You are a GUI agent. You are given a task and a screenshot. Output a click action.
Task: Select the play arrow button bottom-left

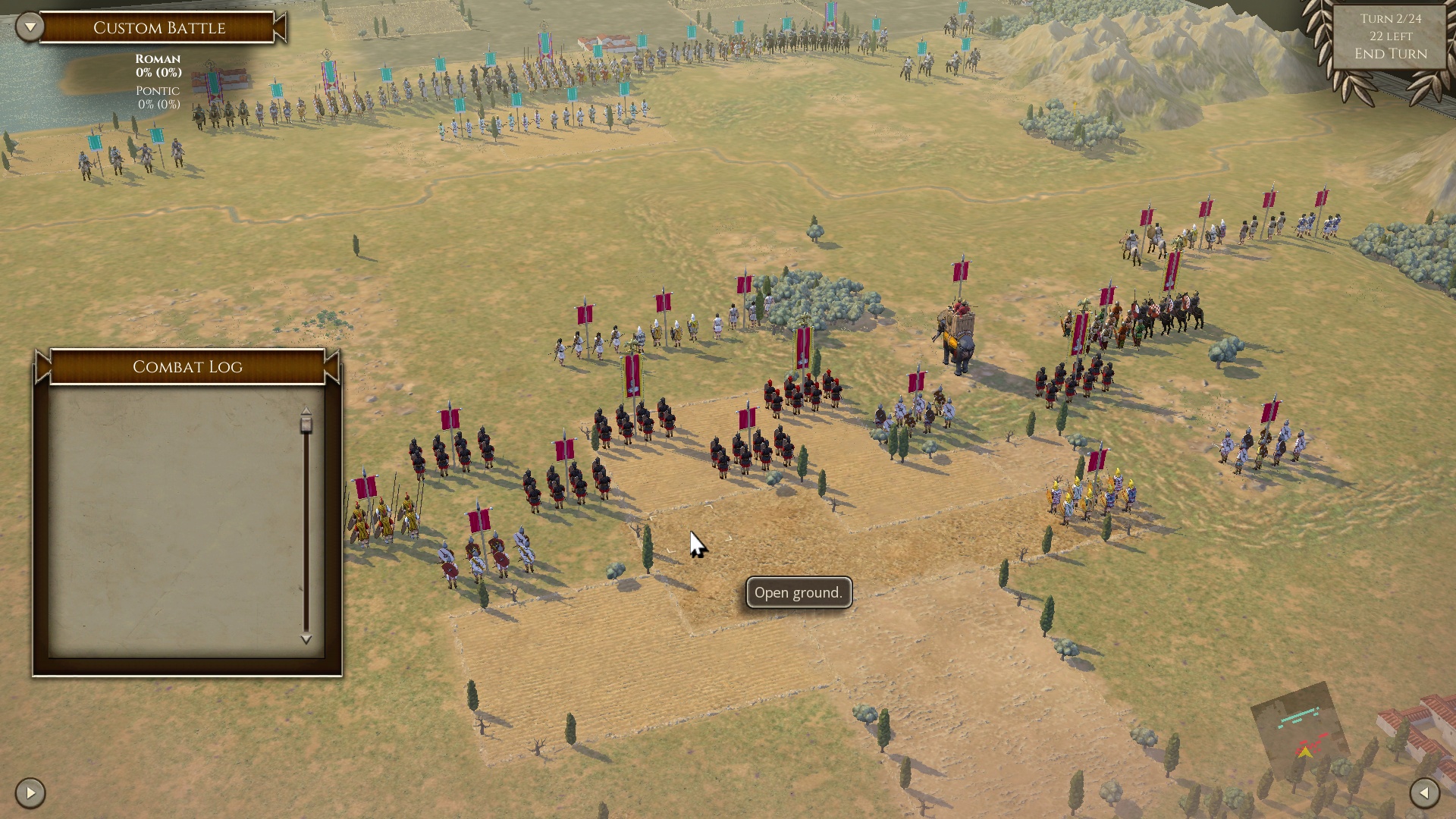tap(30, 793)
